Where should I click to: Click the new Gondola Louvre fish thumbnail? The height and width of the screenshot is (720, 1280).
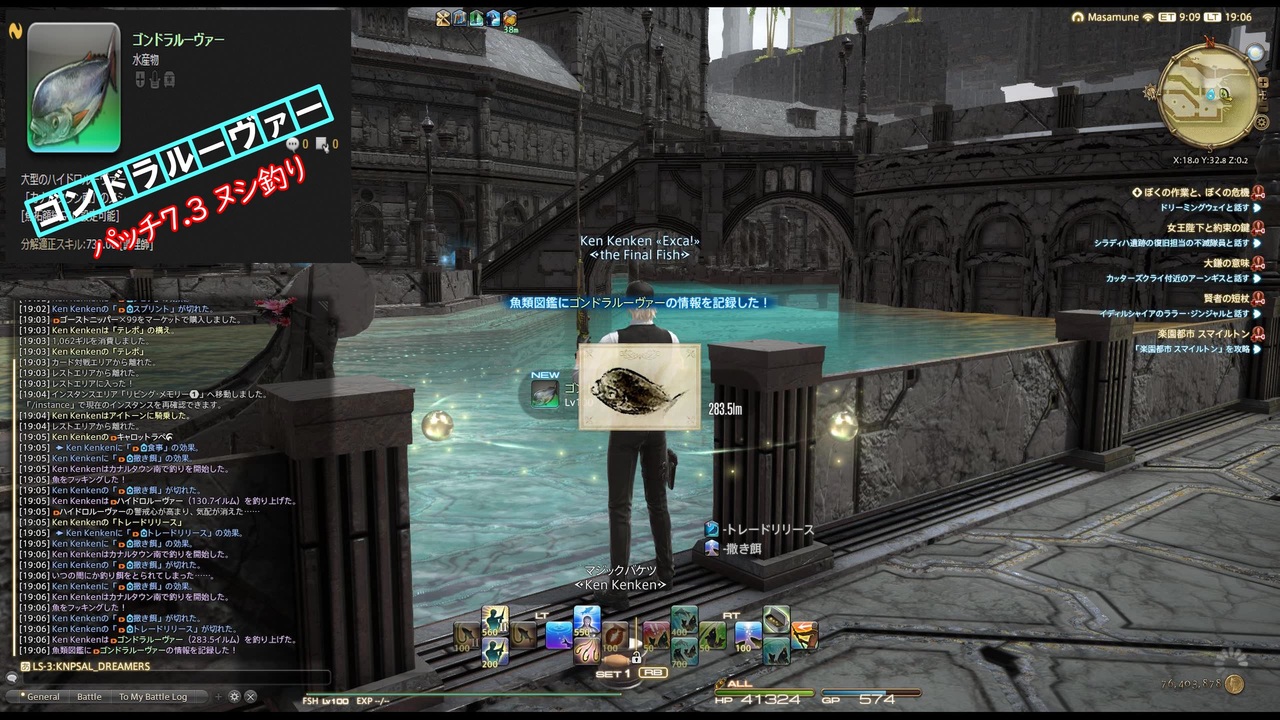click(x=545, y=395)
